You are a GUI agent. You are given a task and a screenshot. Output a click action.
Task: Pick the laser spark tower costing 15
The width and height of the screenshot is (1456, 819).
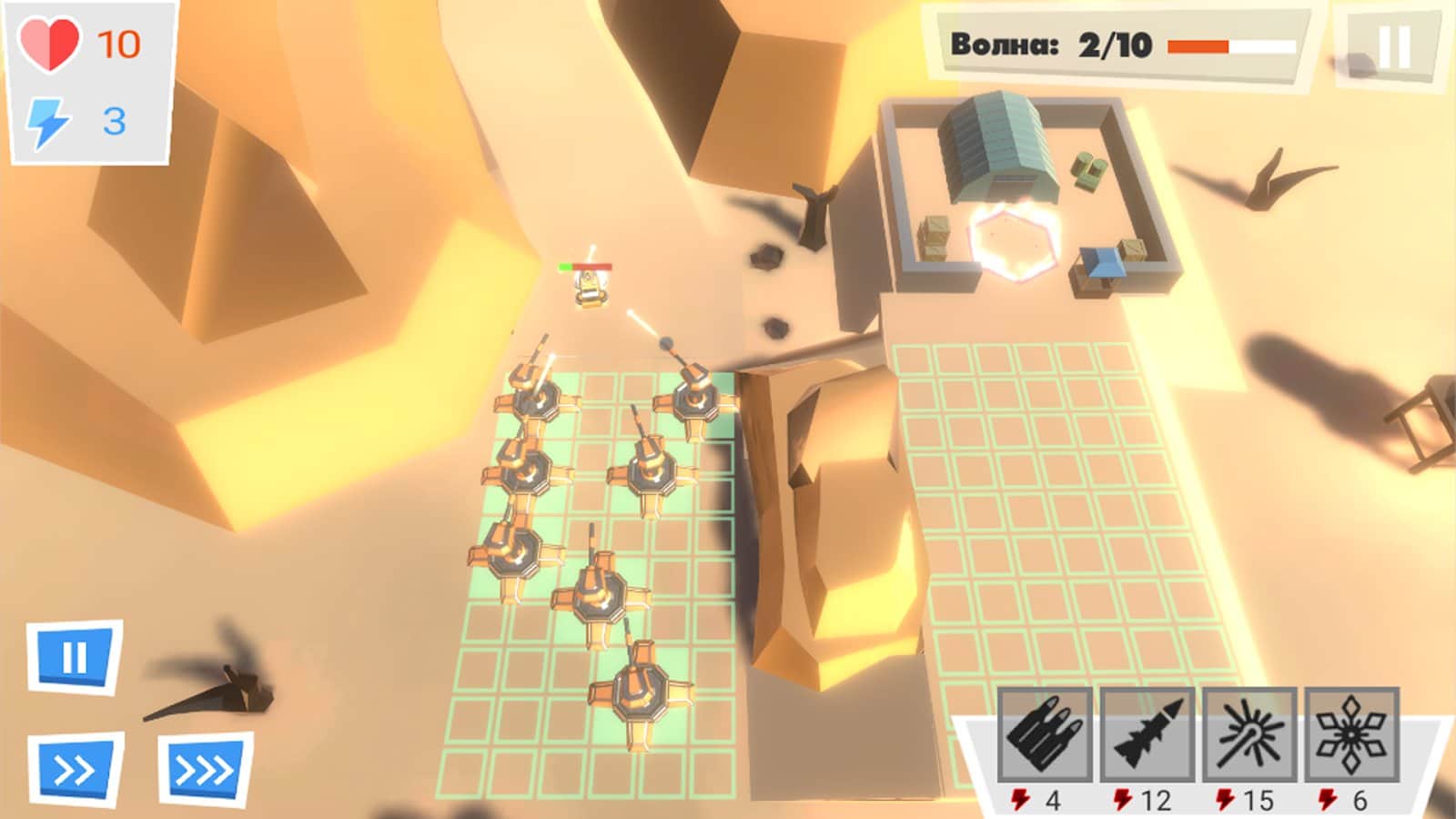pyautogui.click(x=1249, y=734)
